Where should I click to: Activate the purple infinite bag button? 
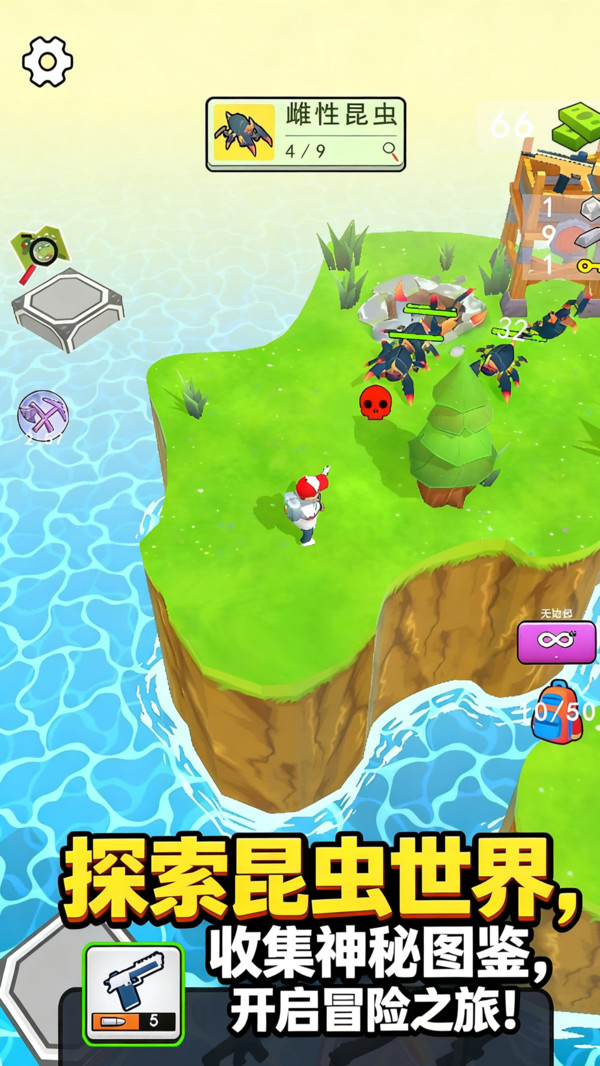click(556, 642)
